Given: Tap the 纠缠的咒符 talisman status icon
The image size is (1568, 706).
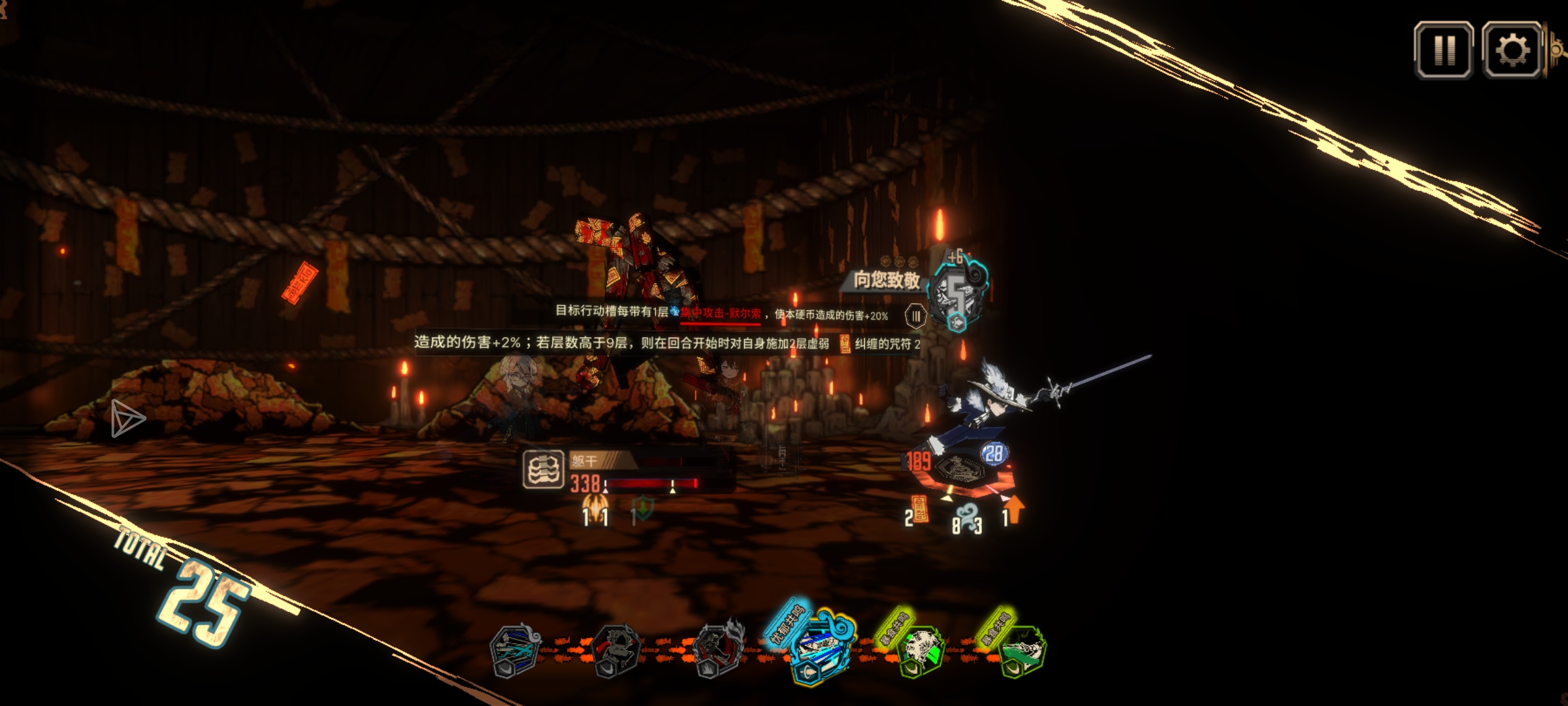Looking at the screenshot, I should (x=845, y=344).
